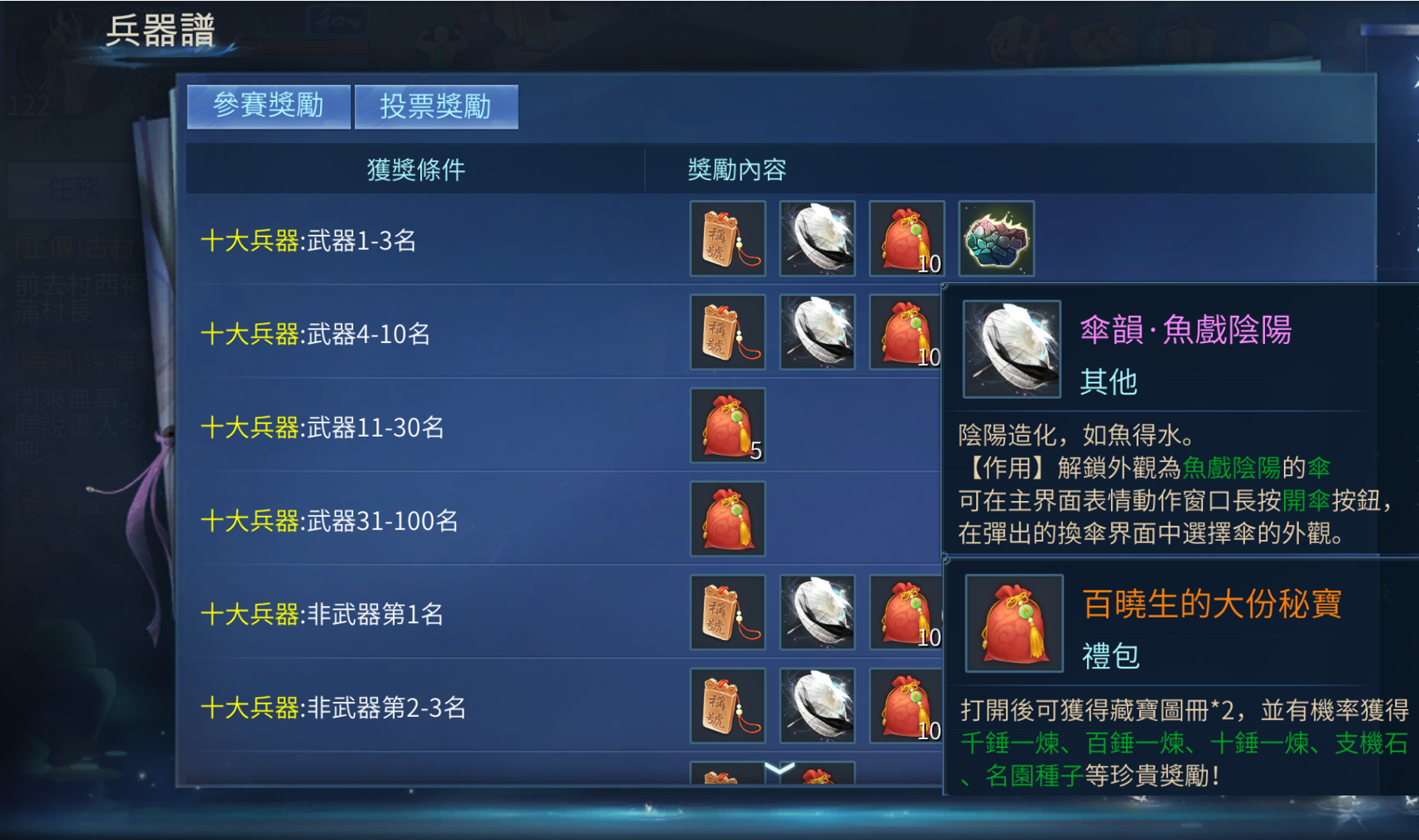Switch to the 投票獎勵 tab

click(x=436, y=106)
